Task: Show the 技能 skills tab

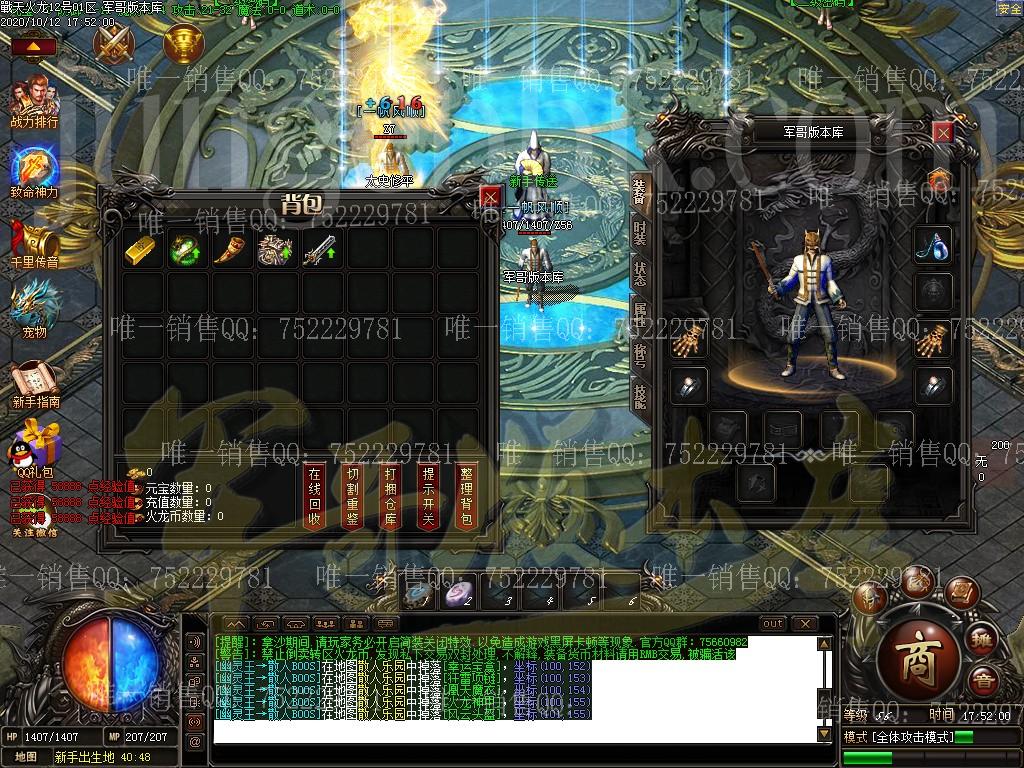Action: (639, 396)
